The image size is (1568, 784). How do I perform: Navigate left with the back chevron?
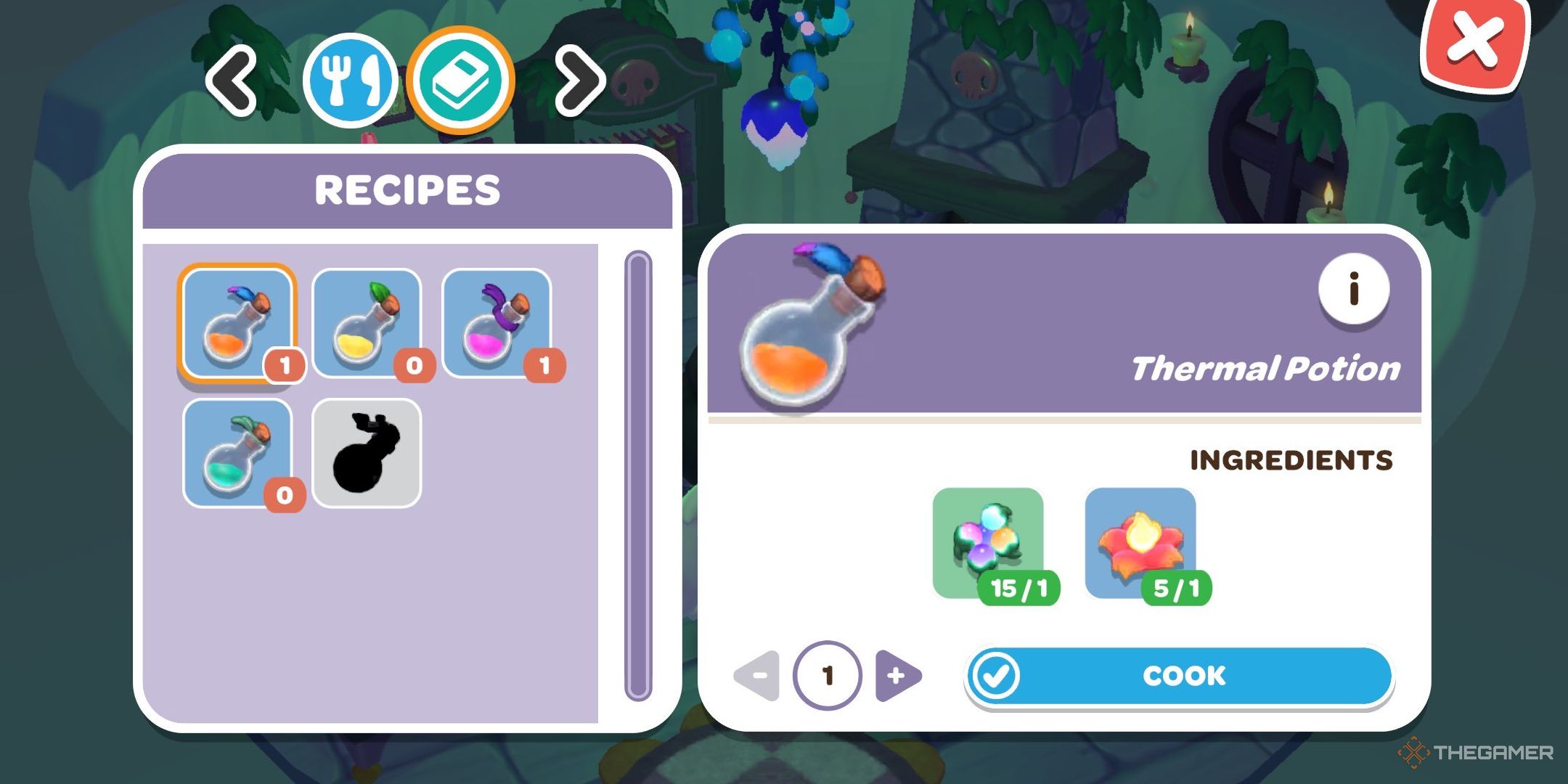tap(231, 80)
